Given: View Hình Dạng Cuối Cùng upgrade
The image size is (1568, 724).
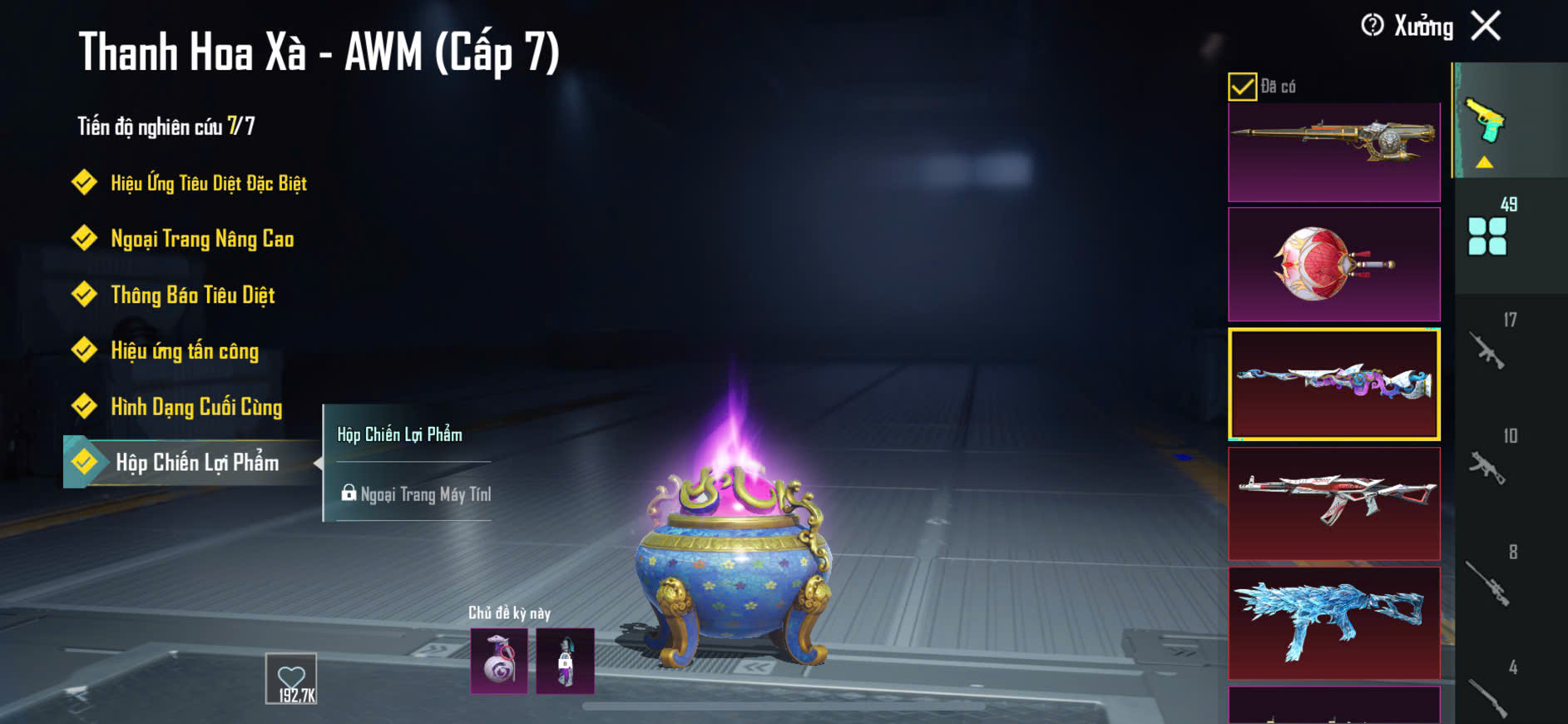Looking at the screenshot, I should click(195, 407).
